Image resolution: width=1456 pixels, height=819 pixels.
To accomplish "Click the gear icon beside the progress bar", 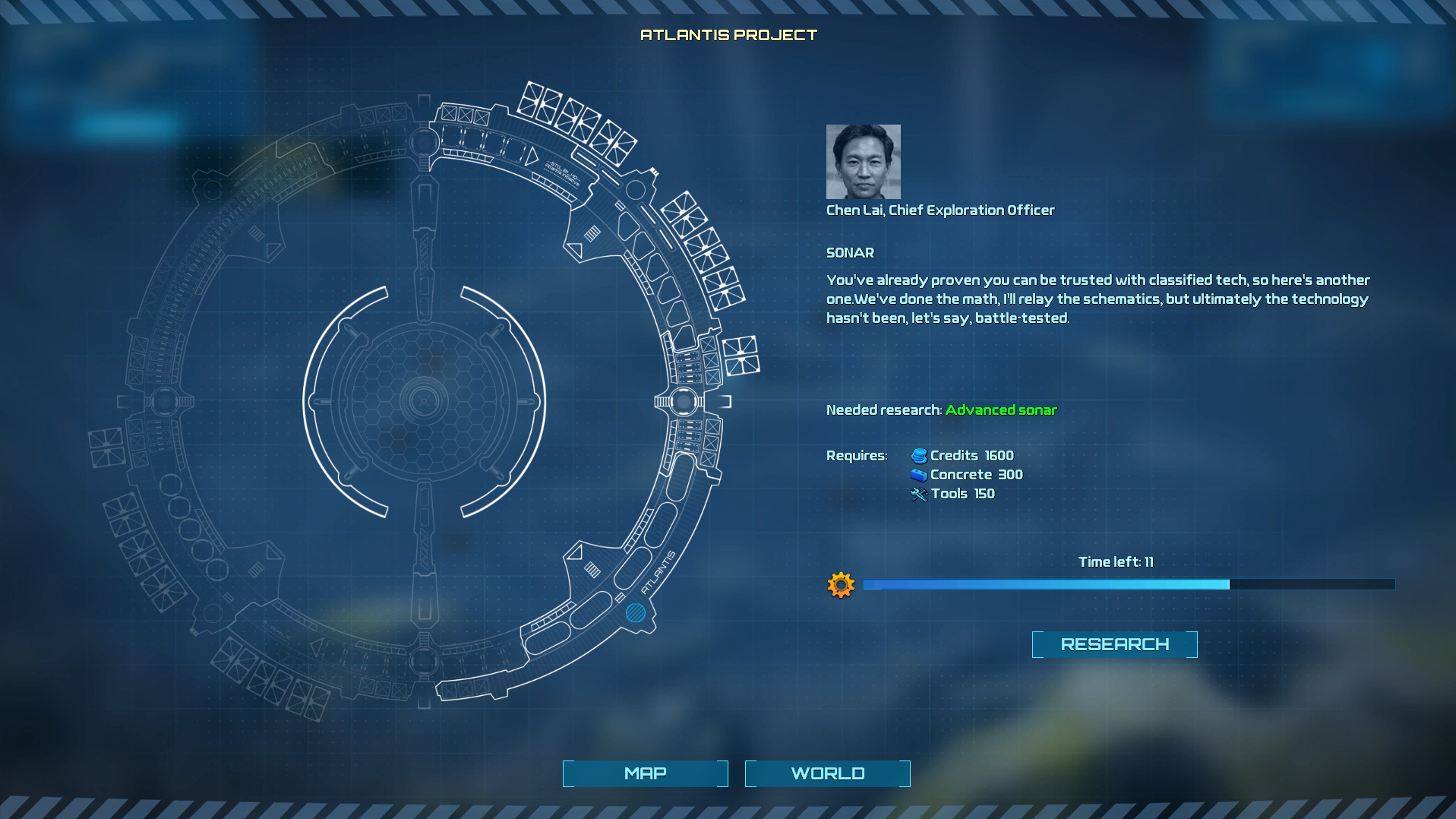I will [840, 585].
